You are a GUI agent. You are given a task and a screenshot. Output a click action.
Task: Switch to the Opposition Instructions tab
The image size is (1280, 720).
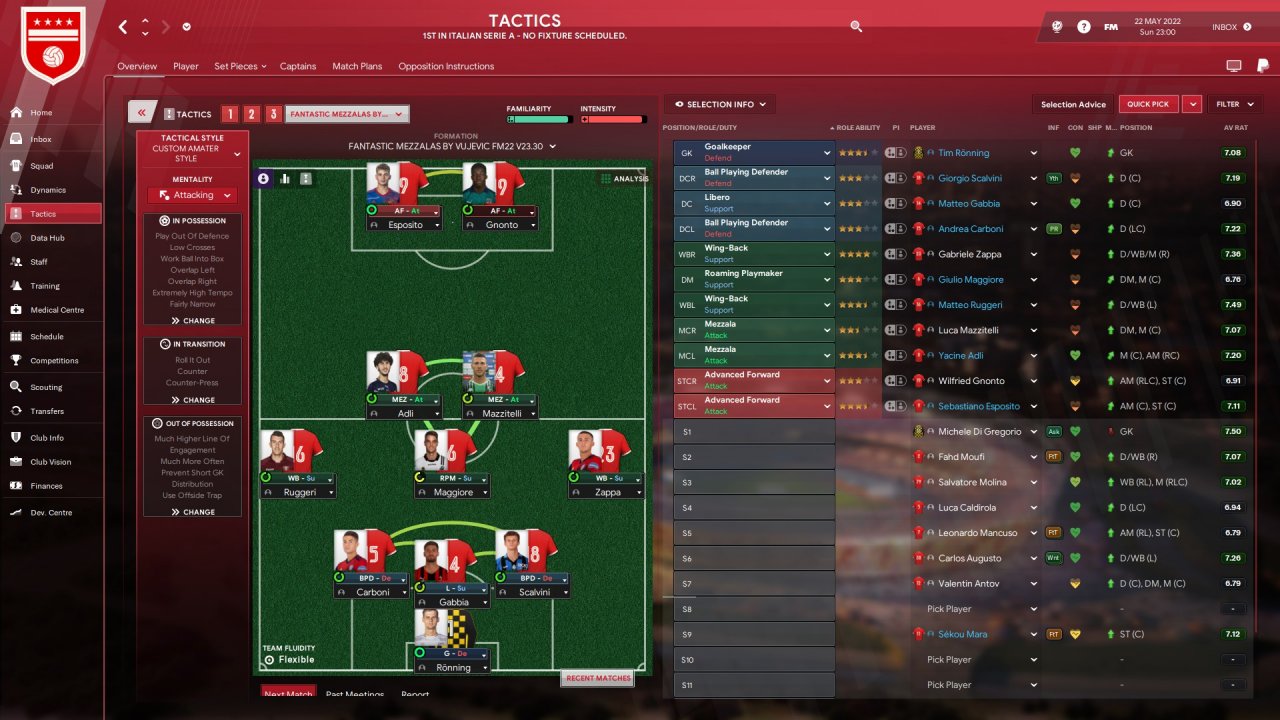pos(446,66)
